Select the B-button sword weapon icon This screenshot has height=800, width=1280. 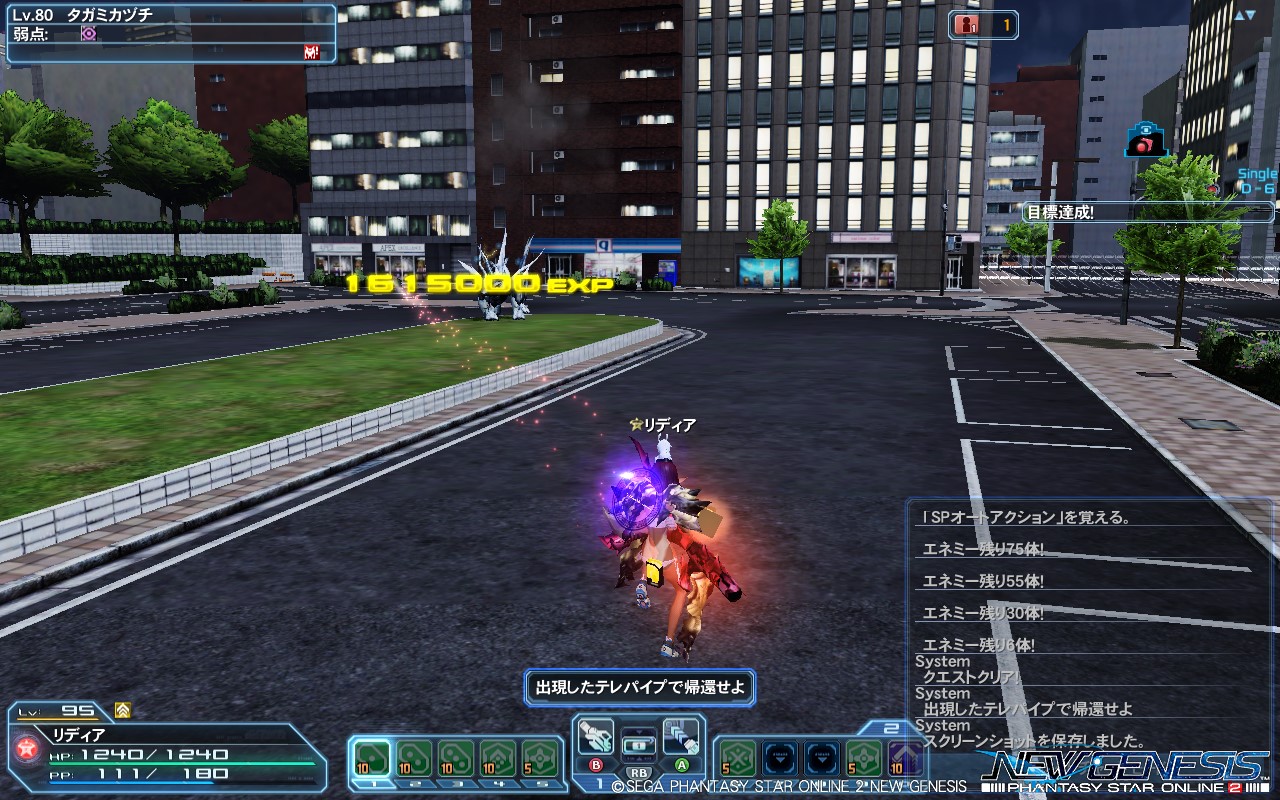tap(597, 736)
